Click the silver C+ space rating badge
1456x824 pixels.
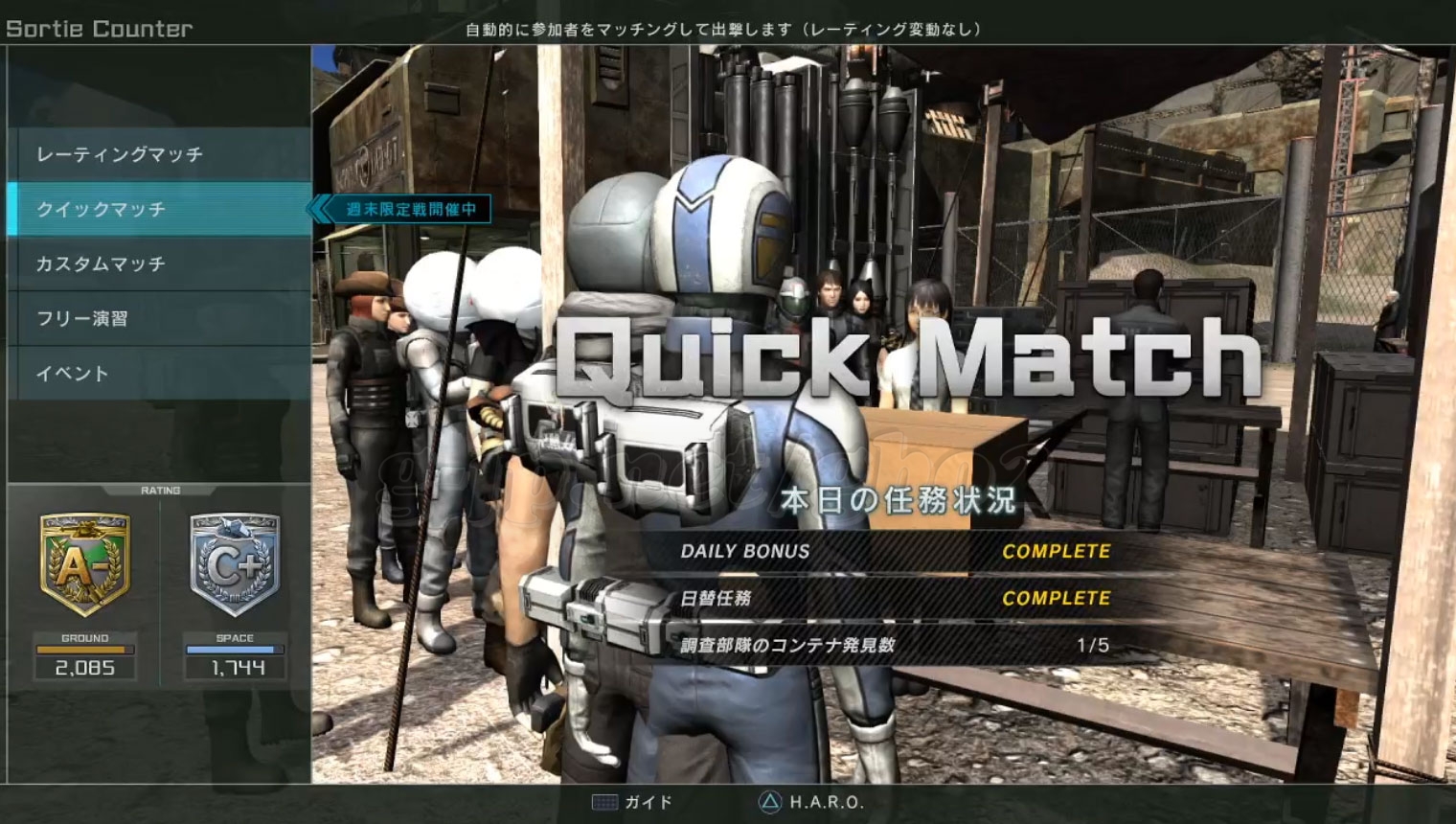coord(235,564)
